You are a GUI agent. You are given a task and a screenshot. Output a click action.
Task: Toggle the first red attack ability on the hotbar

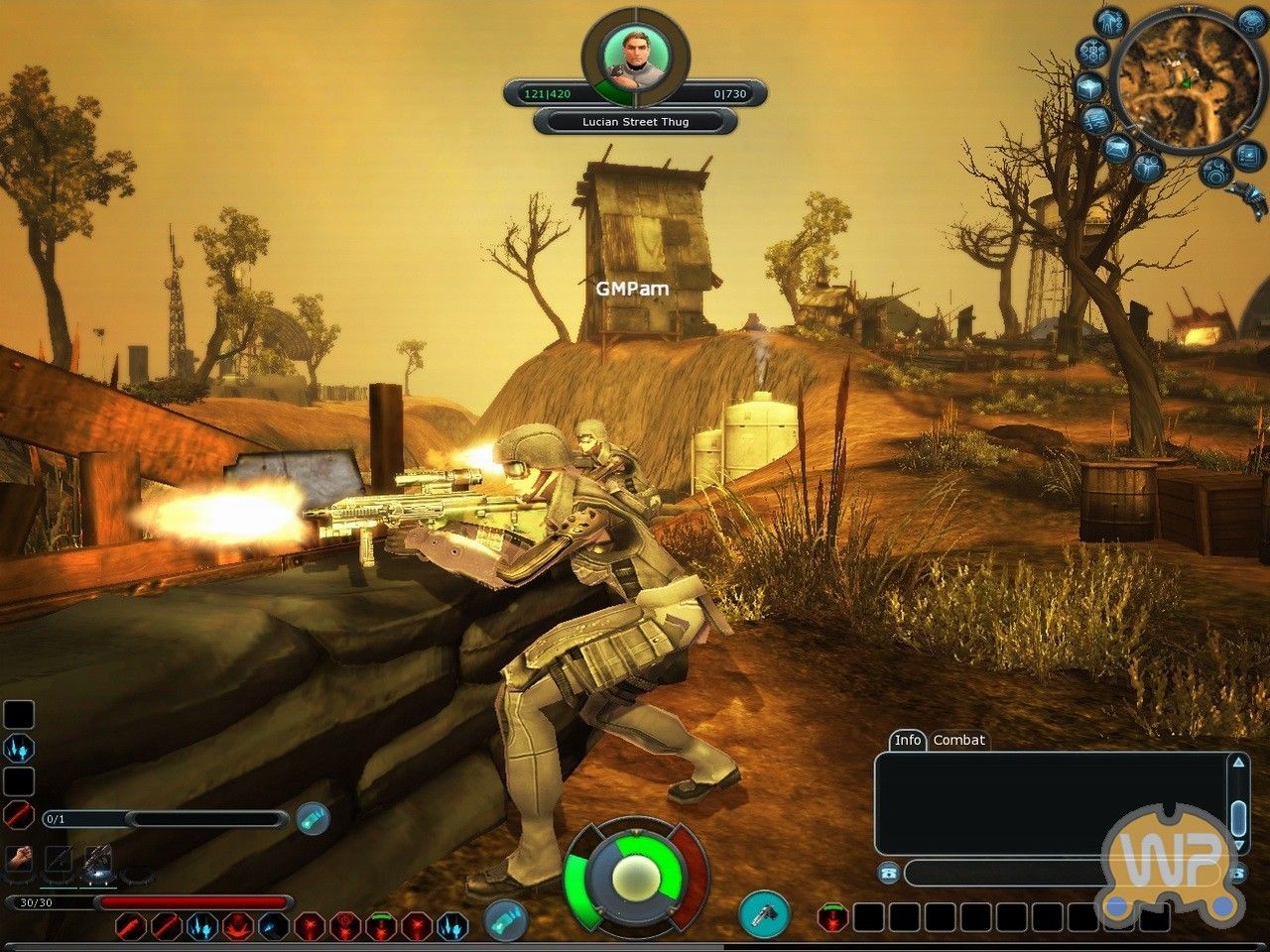[130, 925]
